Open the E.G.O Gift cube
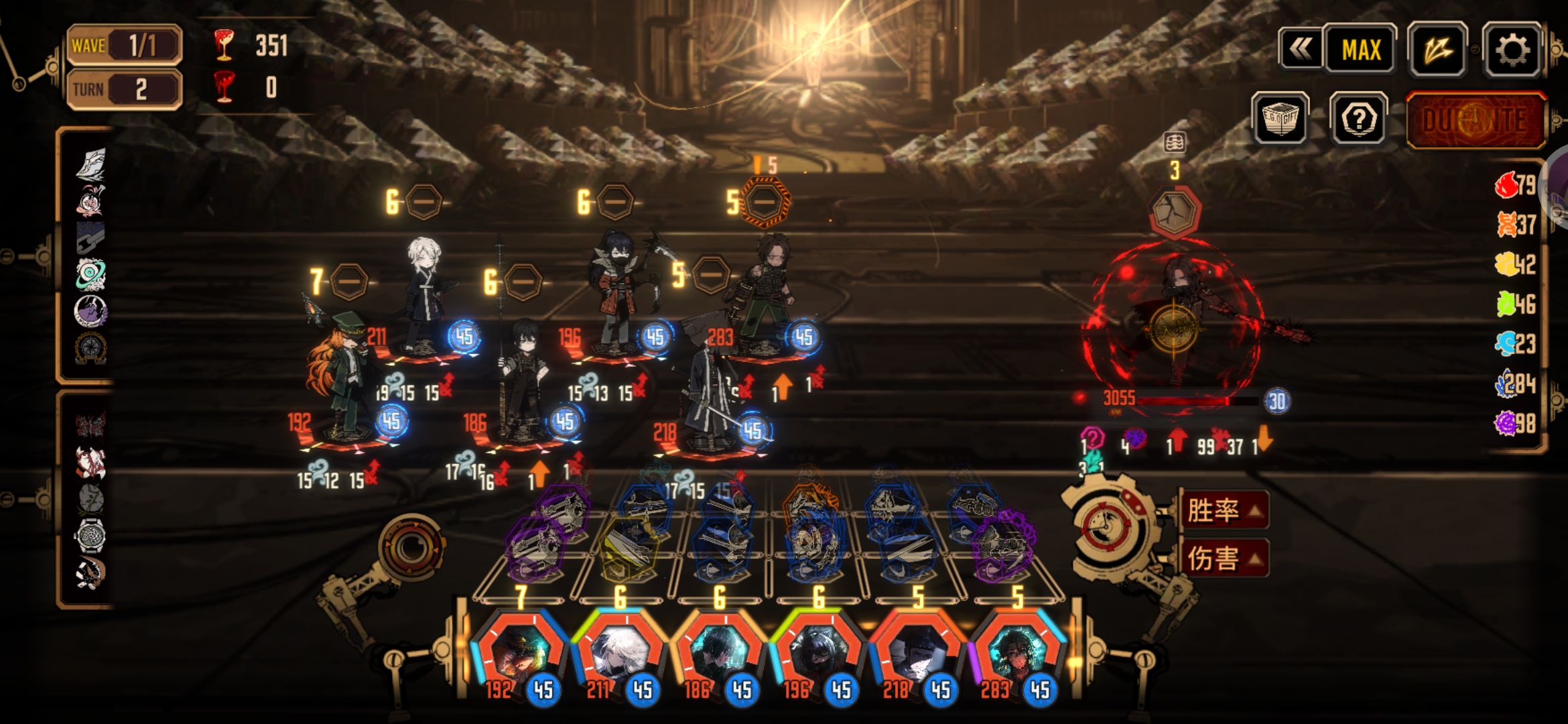 click(x=1280, y=119)
